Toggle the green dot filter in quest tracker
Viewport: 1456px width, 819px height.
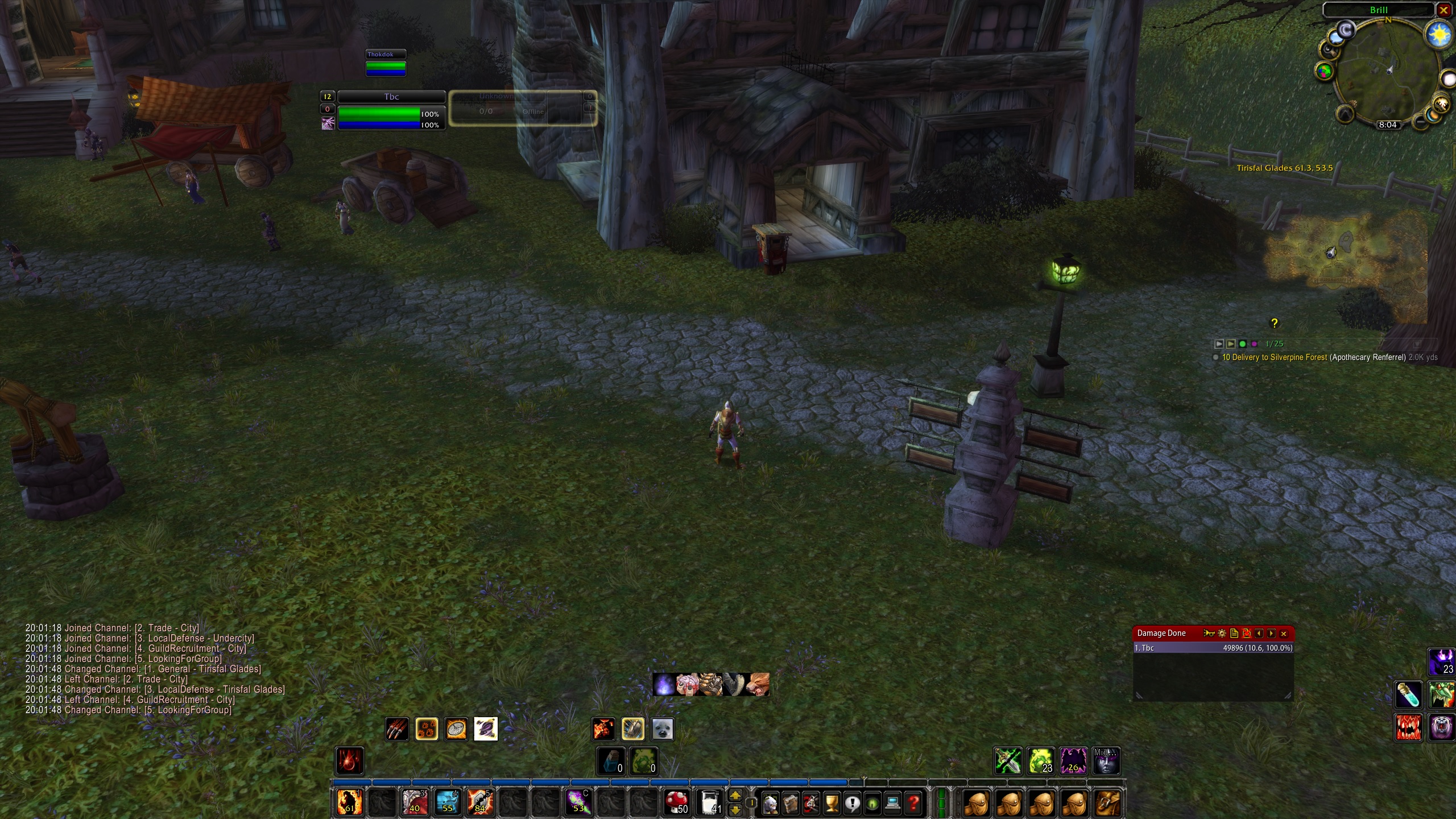(1243, 344)
